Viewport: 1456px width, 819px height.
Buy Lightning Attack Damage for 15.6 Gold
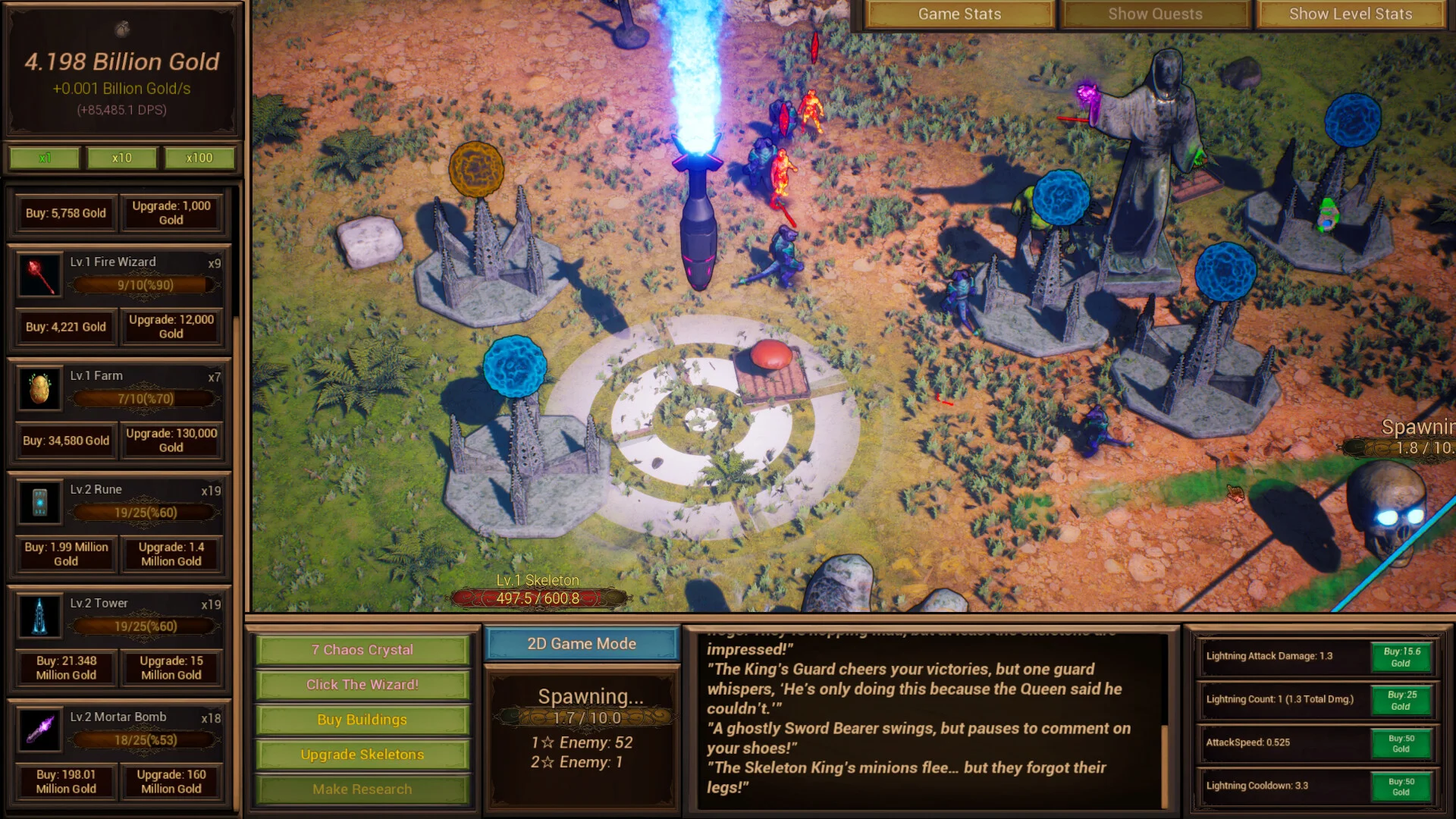click(x=1401, y=657)
